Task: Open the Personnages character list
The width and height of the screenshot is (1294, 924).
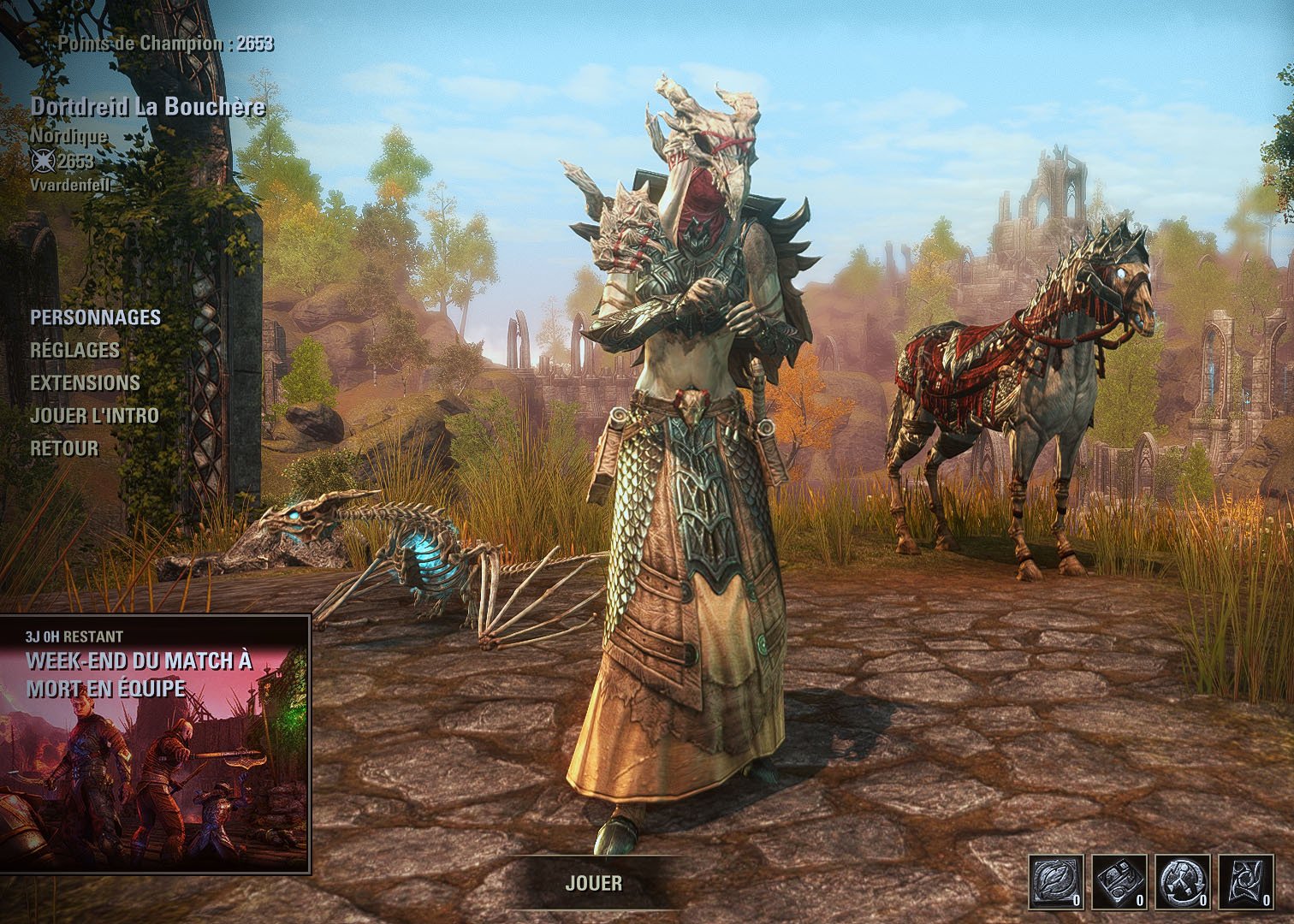Action: pos(95,317)
